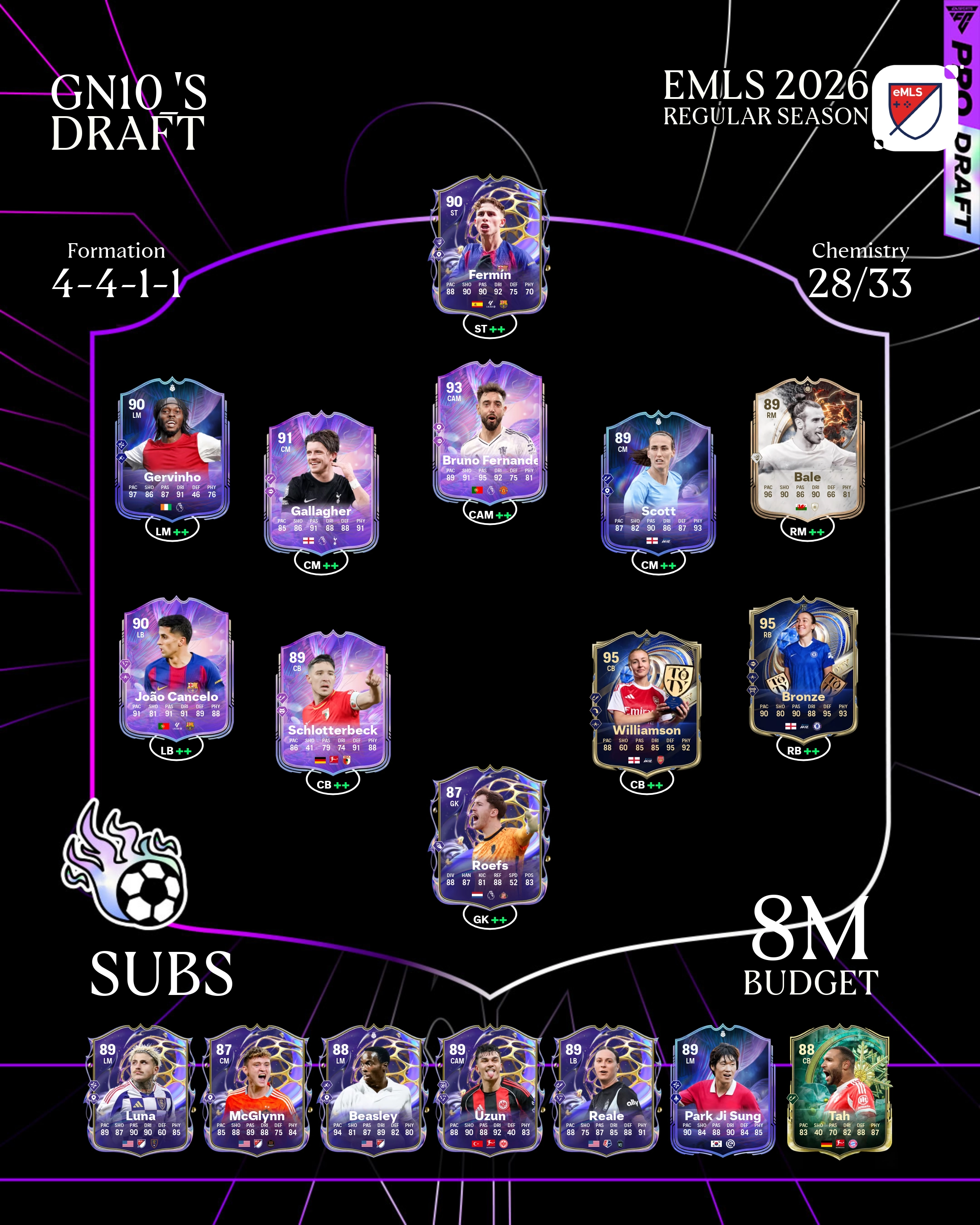980x1225 pixels.
Task: Select the green Tah CB card
Action: click(x=839, y=1090)
